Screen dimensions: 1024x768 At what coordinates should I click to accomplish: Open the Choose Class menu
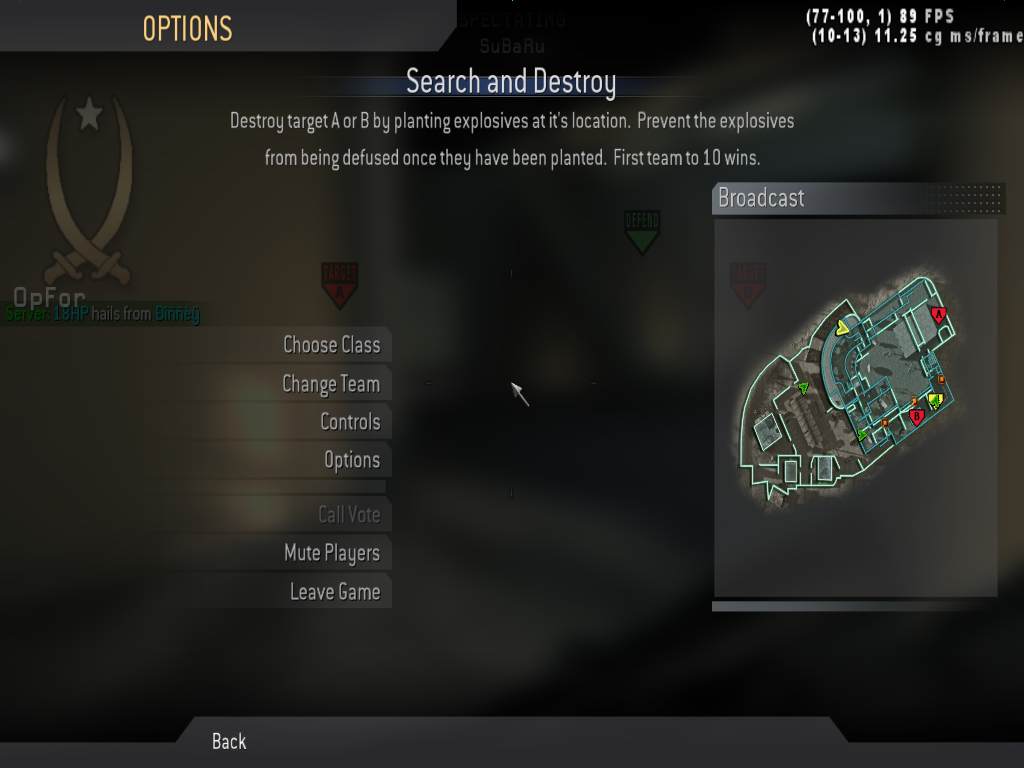(x=331, y=345)
